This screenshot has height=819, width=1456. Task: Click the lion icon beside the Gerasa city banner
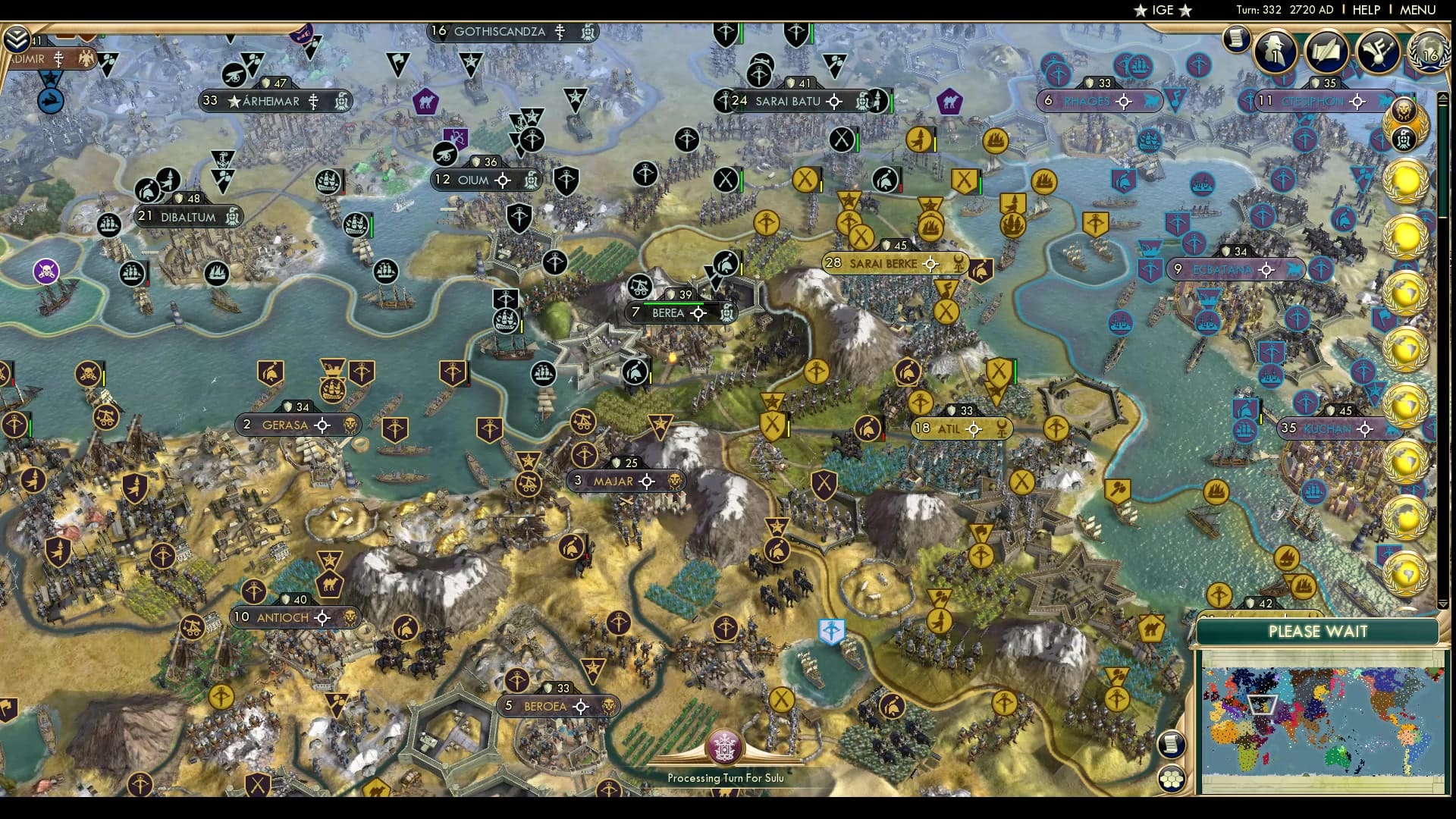pos(352,425)
